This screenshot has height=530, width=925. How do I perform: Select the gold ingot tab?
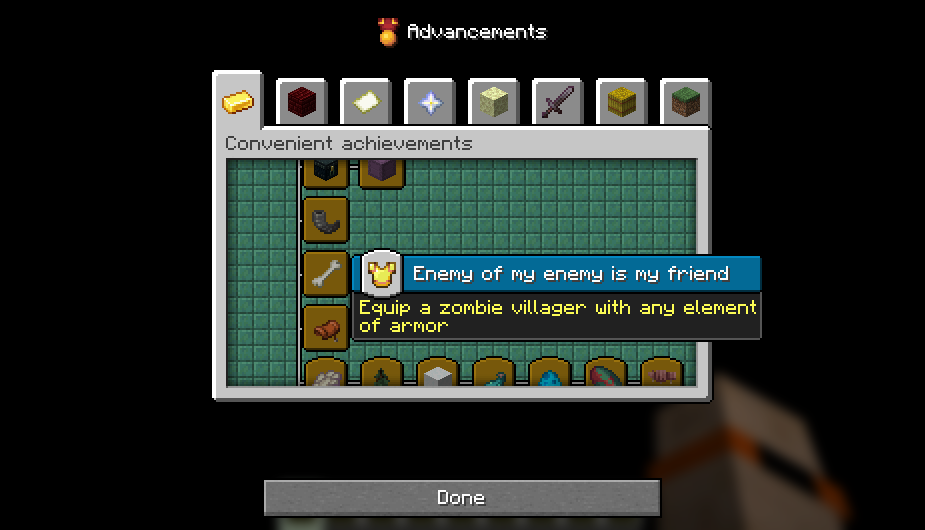(238, 102)
